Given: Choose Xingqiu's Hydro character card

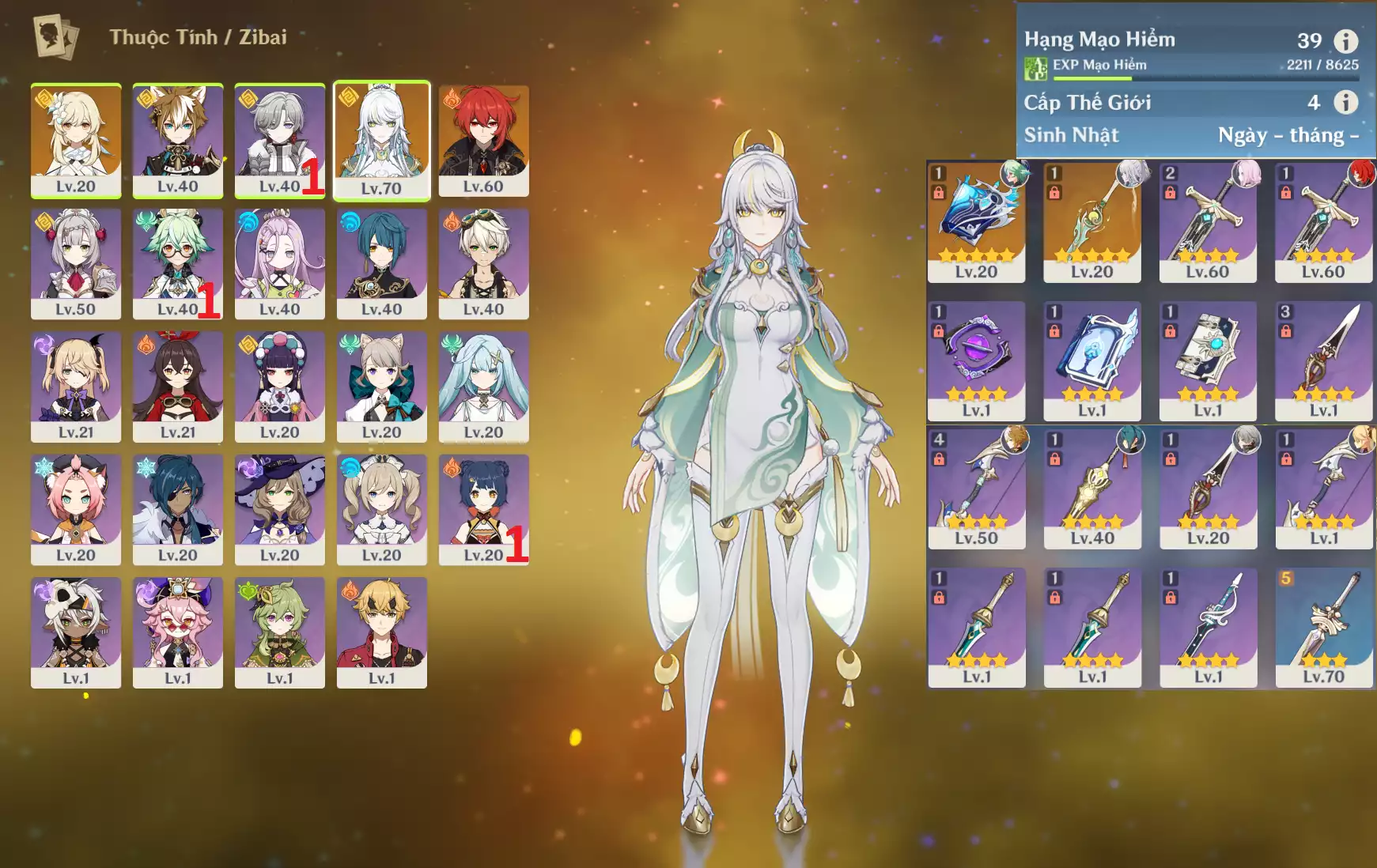Looking at the screenshot, I should coord(381,263).
